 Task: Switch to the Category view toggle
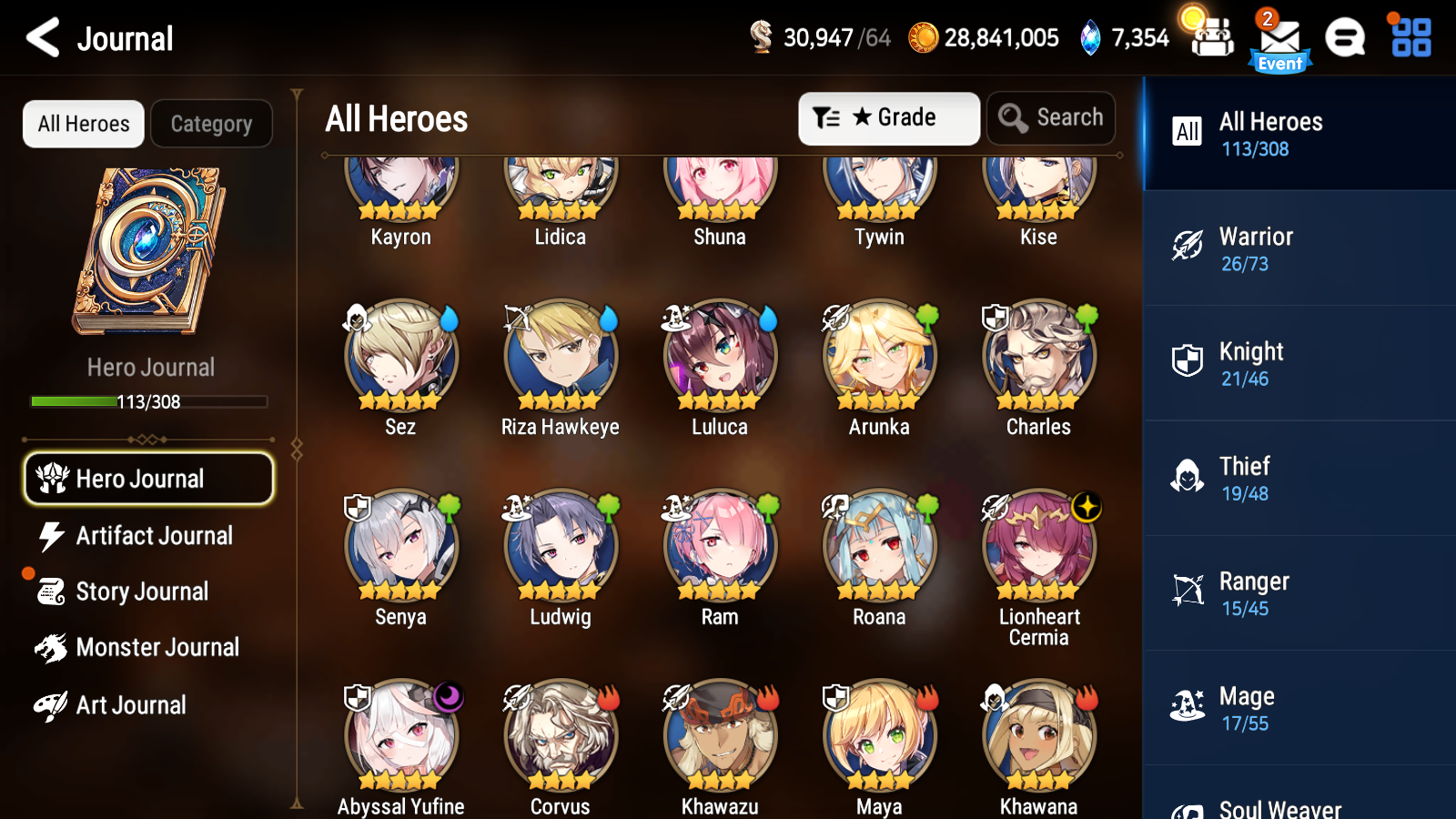pos(211,123)
